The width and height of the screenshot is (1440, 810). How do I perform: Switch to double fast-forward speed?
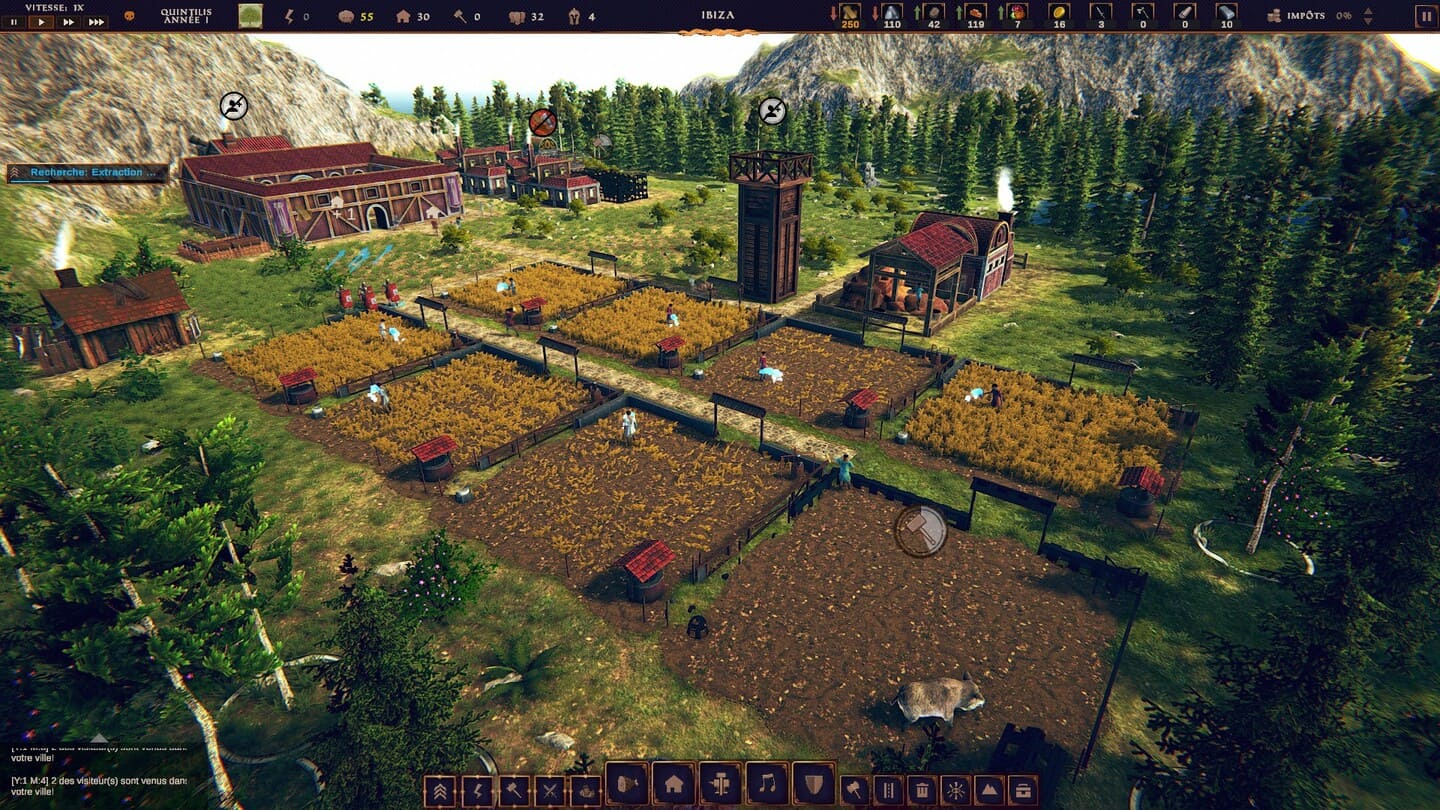[x=69, y=22]
